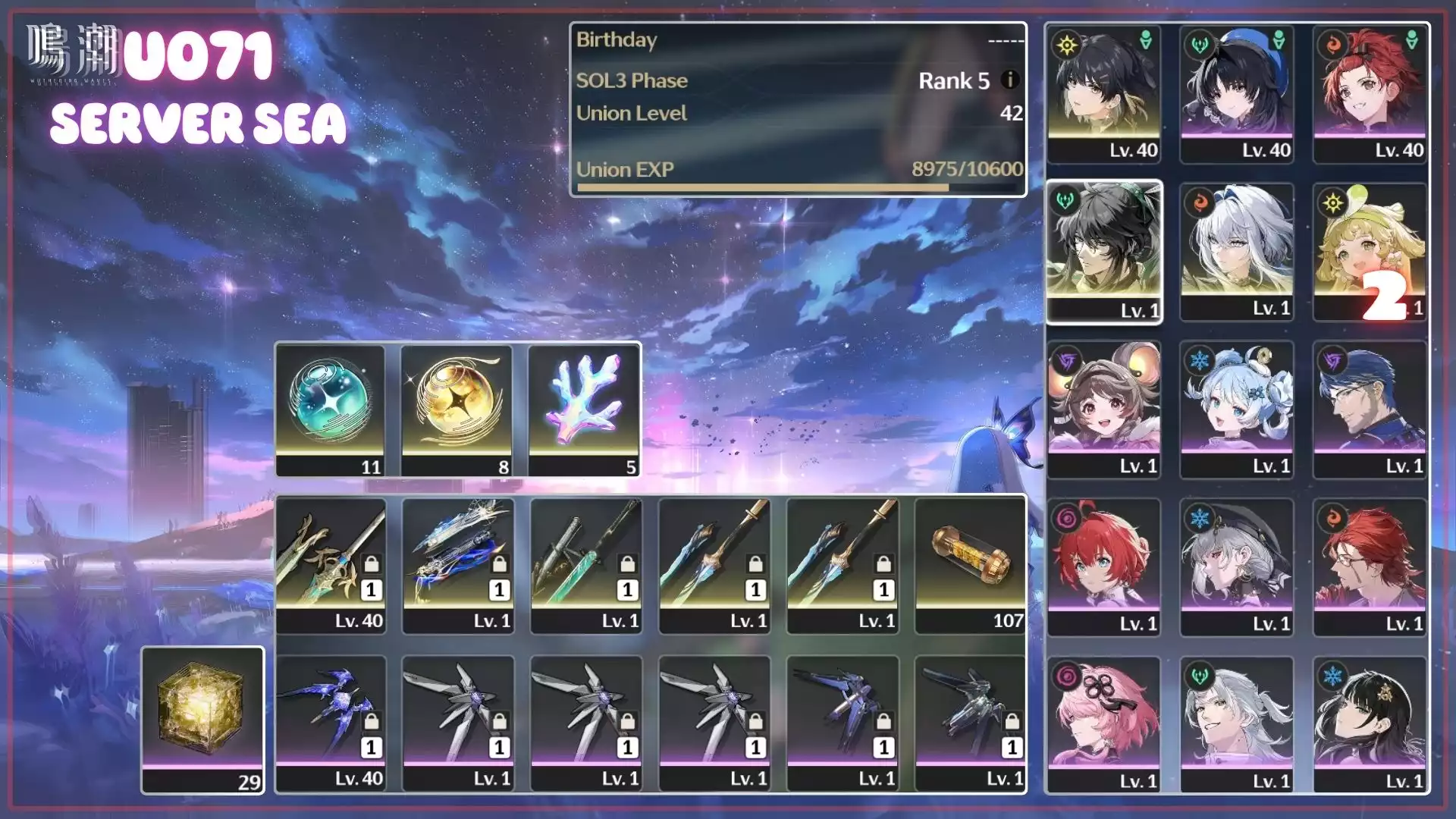Select the teal Lustrous Tide orb slot

330,409
